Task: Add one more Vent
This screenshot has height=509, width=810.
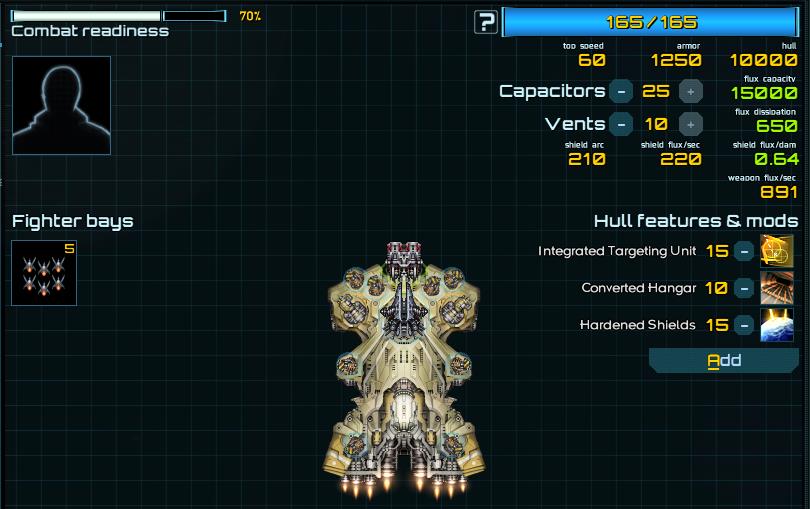Action: click(690, 124)
